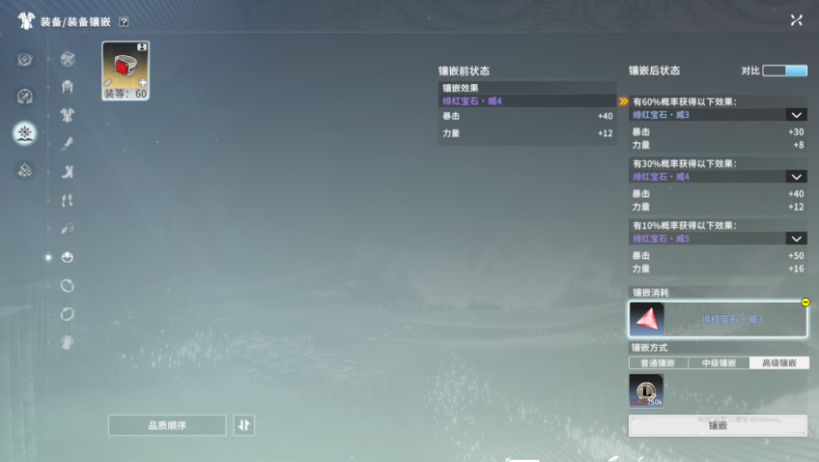Open the help question mark icon
Viewport: 819px width, 462px height.
[123, 21]
